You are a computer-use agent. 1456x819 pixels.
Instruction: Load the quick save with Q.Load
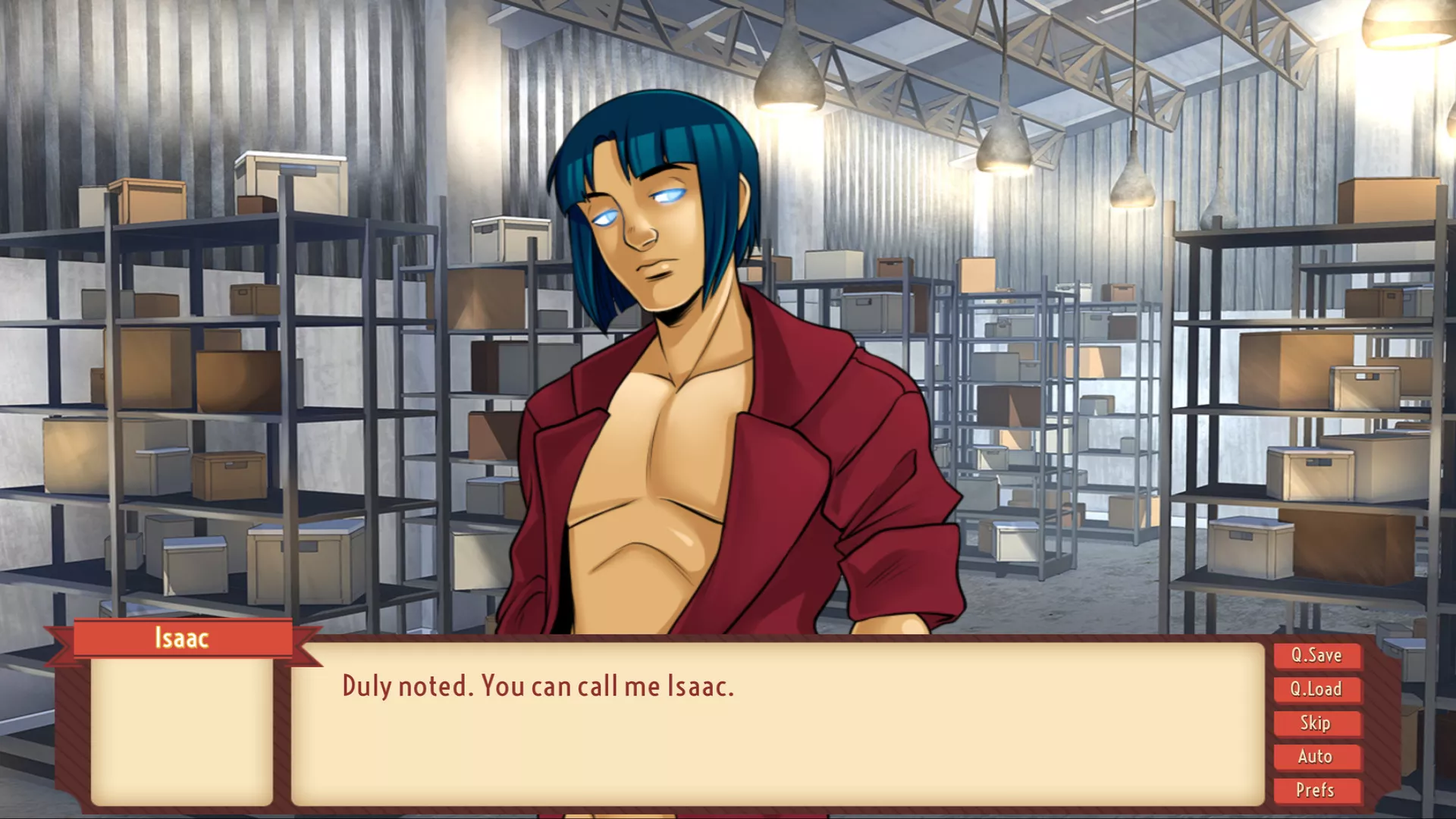[1316, 689]
